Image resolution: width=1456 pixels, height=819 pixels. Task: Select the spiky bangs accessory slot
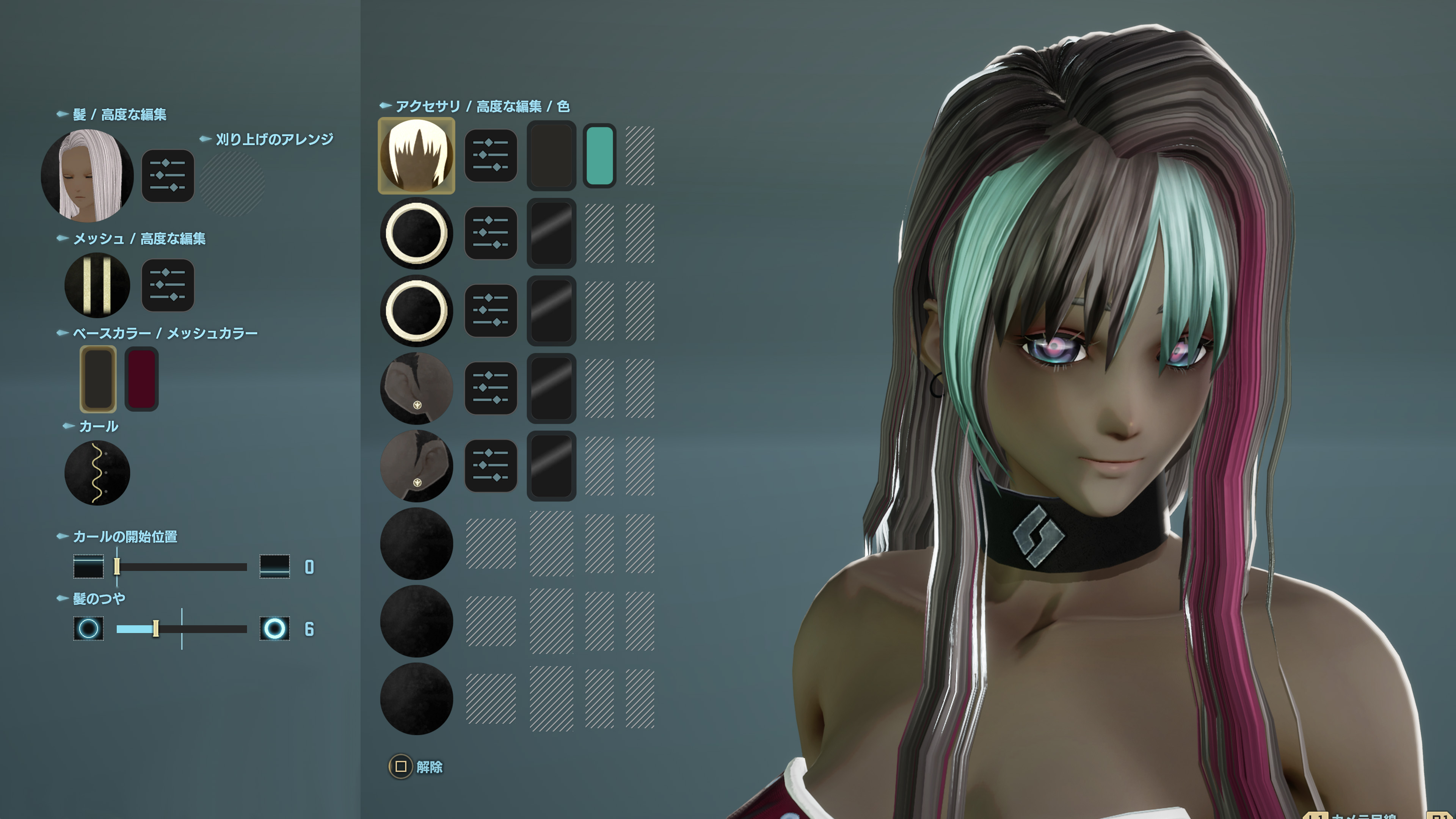click(417, 155)
